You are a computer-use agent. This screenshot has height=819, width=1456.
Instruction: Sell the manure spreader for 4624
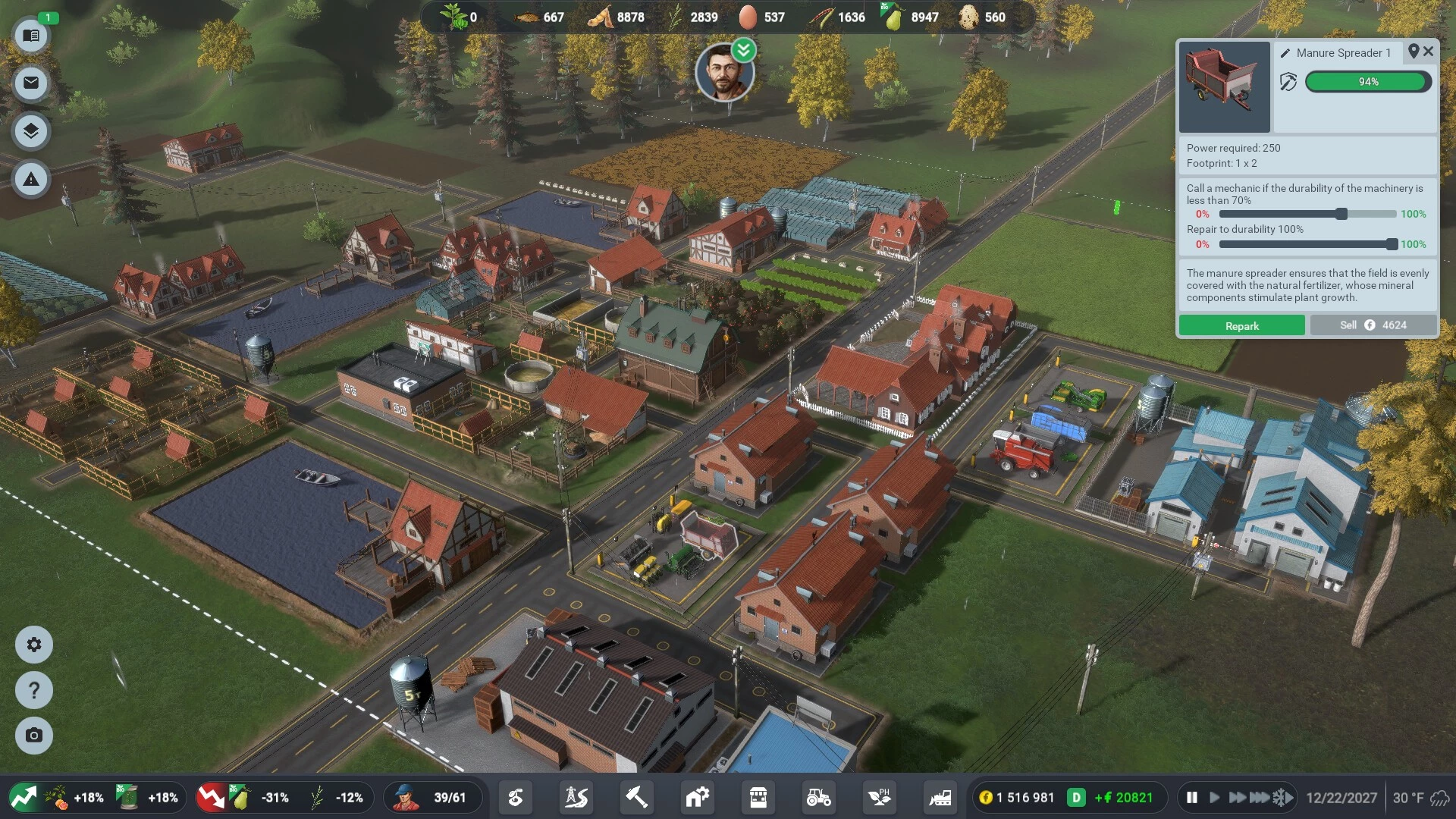[x=1373, y=325]
